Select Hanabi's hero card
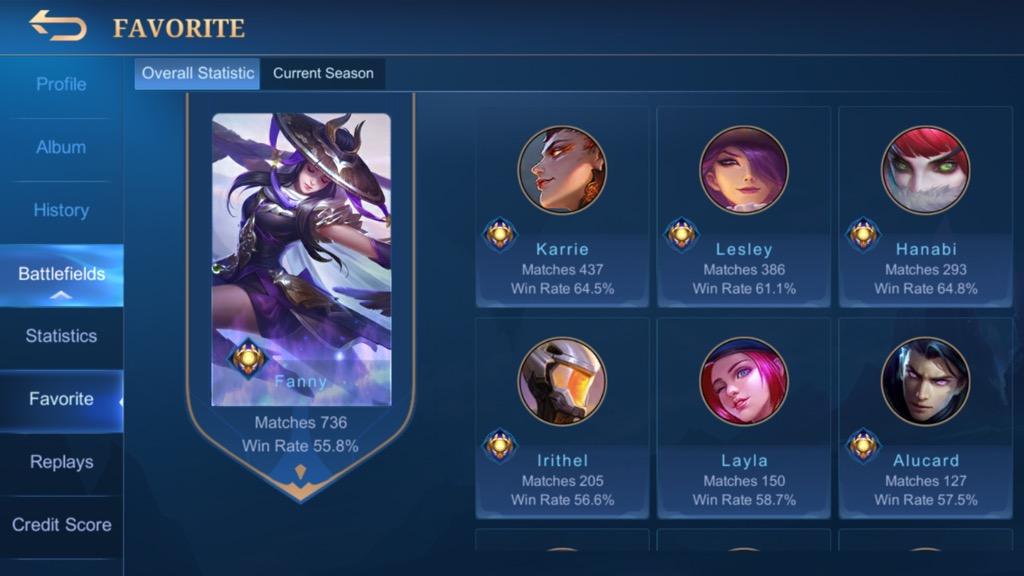 pyautogui.click(x=925, y=207)
